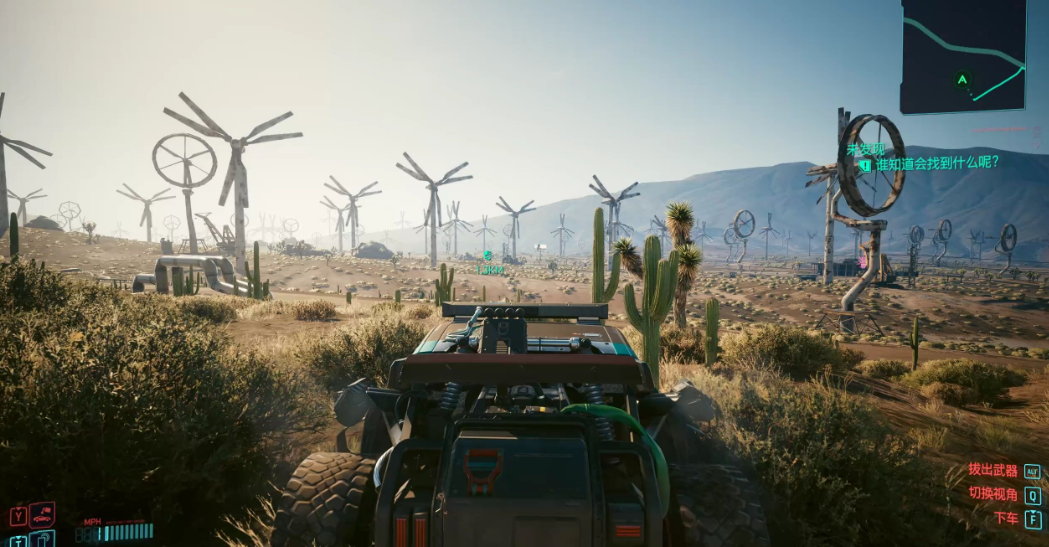Click the cyan phone icon

(41, 539)
